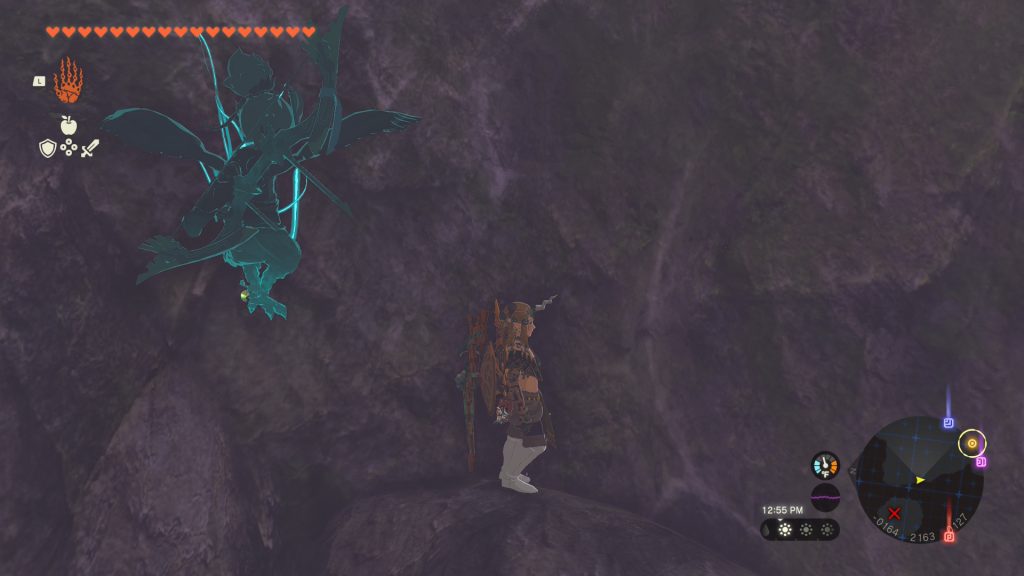
Task: Select the pink square minimap marker
Action: (x=981, y=462)
